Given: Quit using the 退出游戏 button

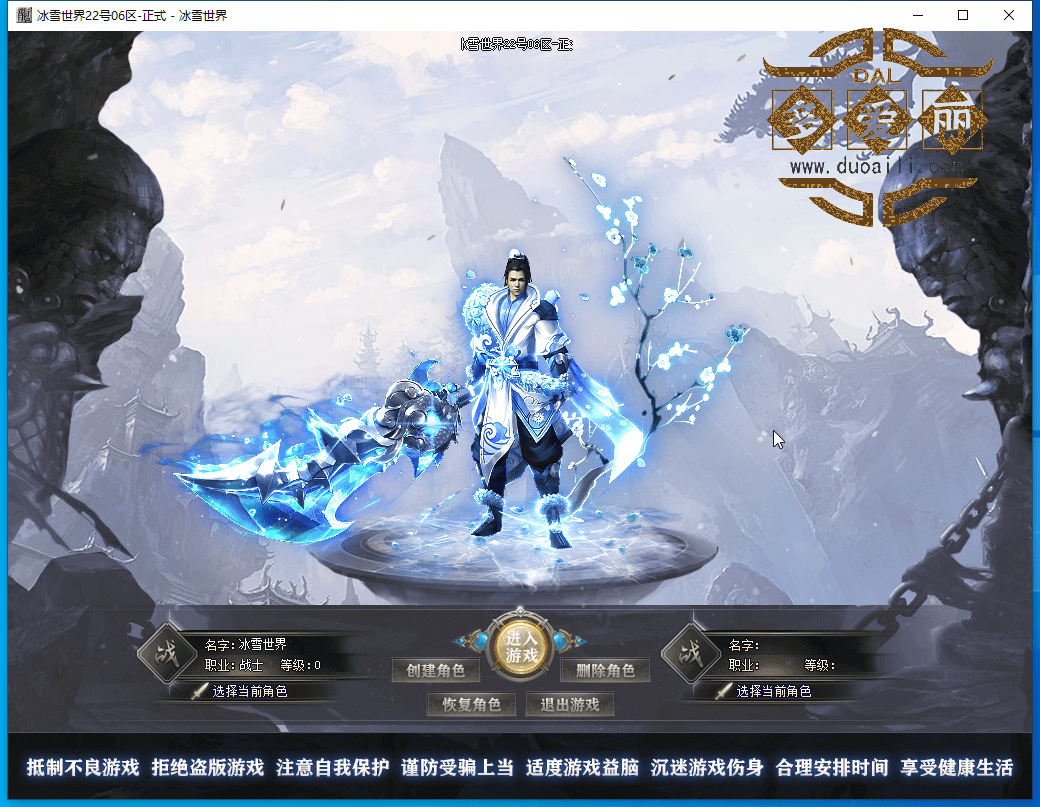Looking at the screenshot, I should click(x=569, y=704).
